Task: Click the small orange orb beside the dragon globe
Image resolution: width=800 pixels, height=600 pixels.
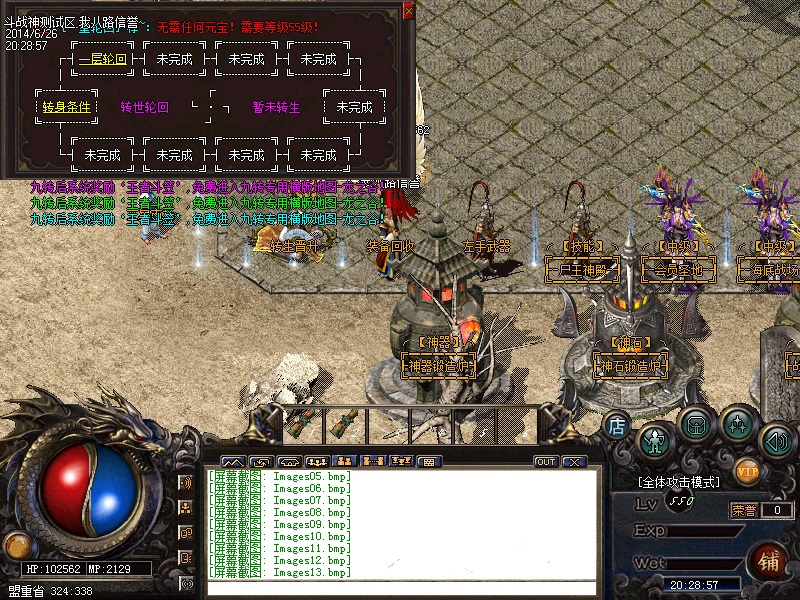Action: coord(17,545)
